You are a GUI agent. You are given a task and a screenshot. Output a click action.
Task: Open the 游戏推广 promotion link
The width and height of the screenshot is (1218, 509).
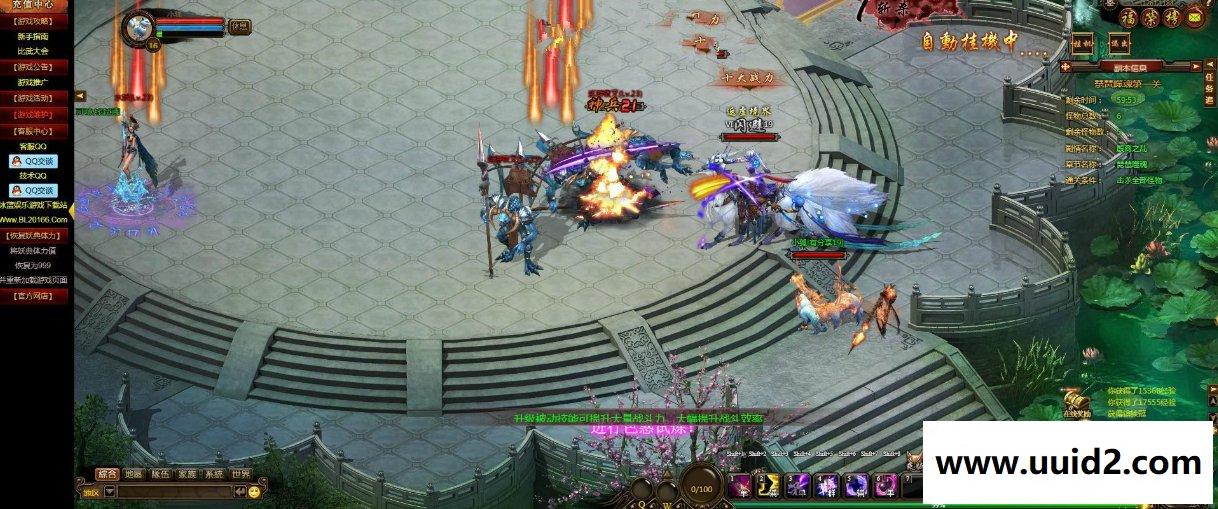point(36,82)
